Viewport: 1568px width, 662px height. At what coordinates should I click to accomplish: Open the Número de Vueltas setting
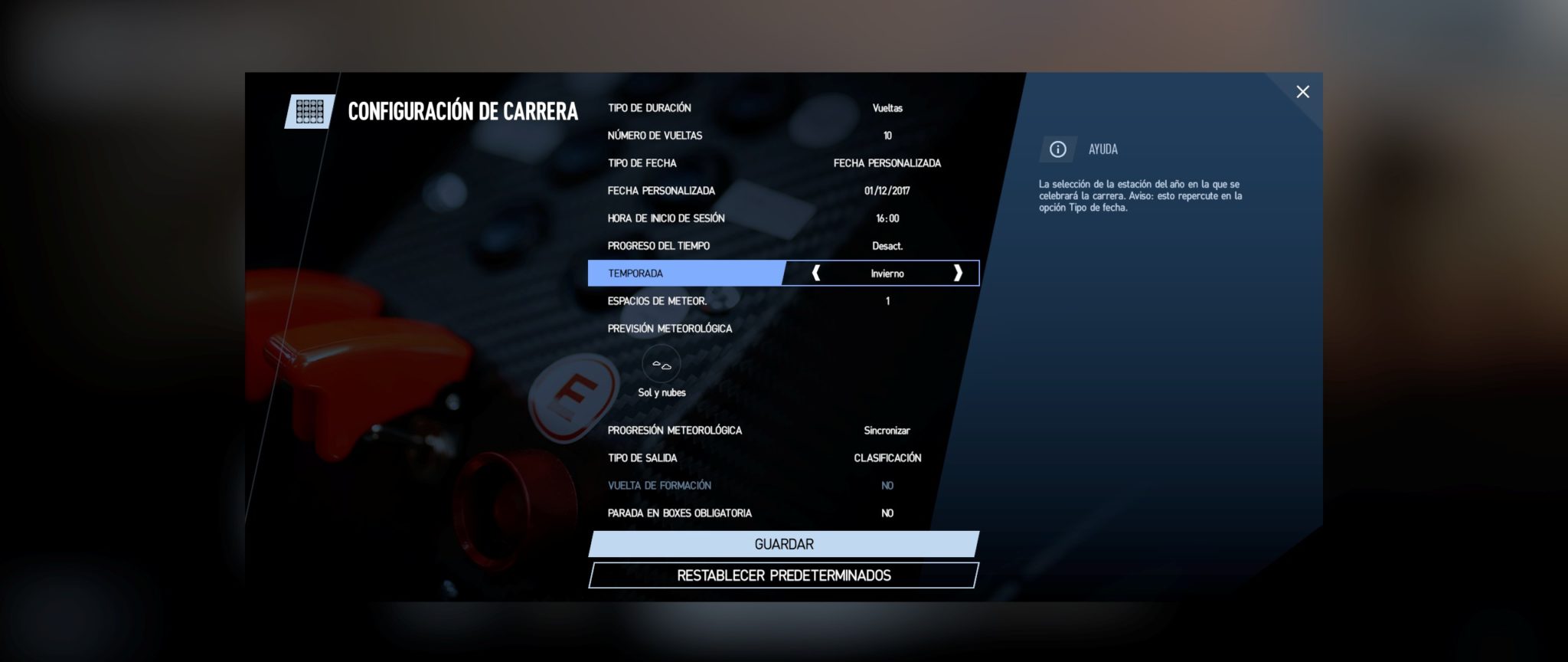782,136
